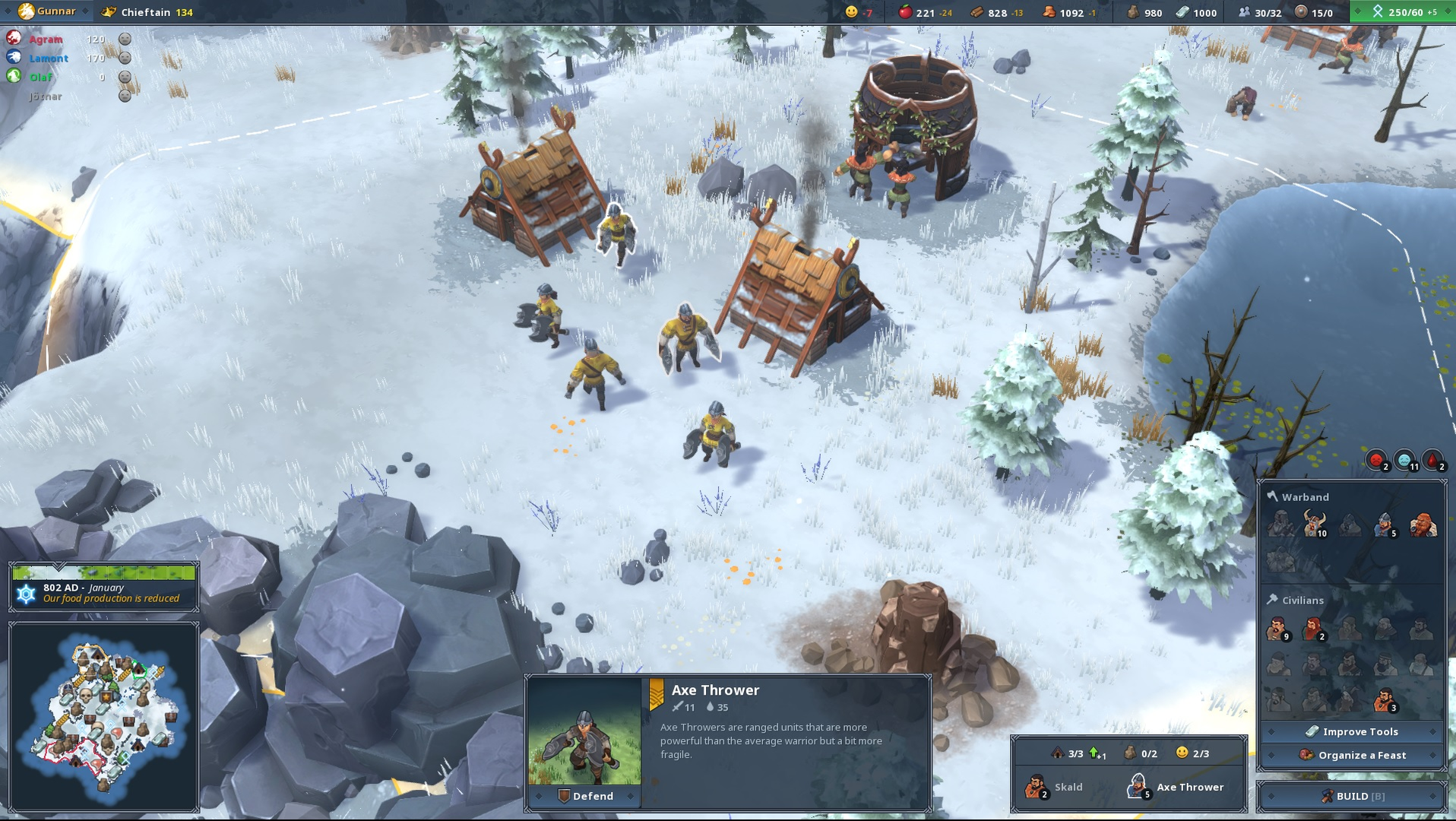Click the red blood drop alert icon
Viewport: 1456px width, 821px height.
click(x=1432, y=460)
